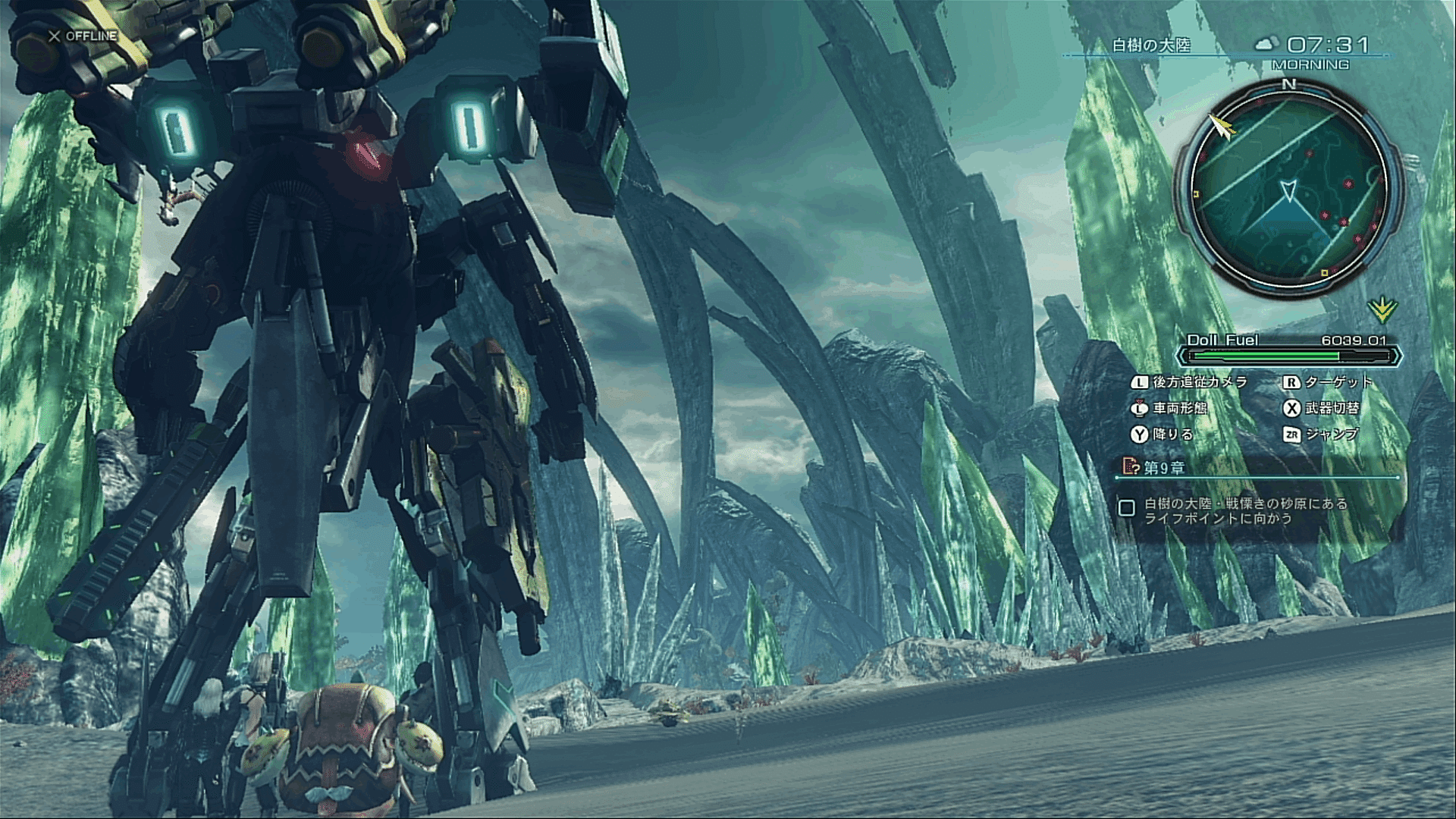Open the circular minimap

(x=1288, y=186)
